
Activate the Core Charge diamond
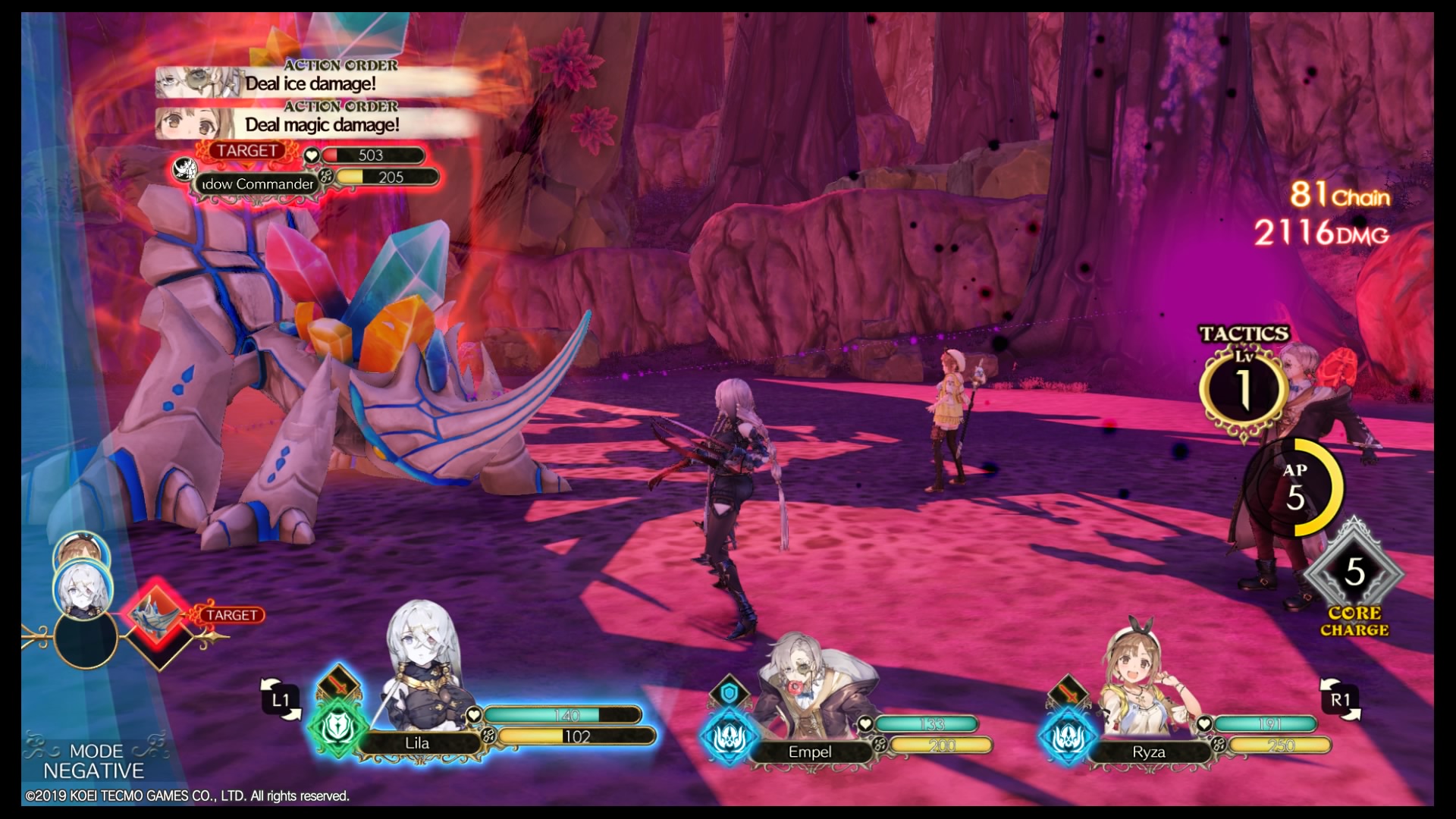click(1354, 573)
